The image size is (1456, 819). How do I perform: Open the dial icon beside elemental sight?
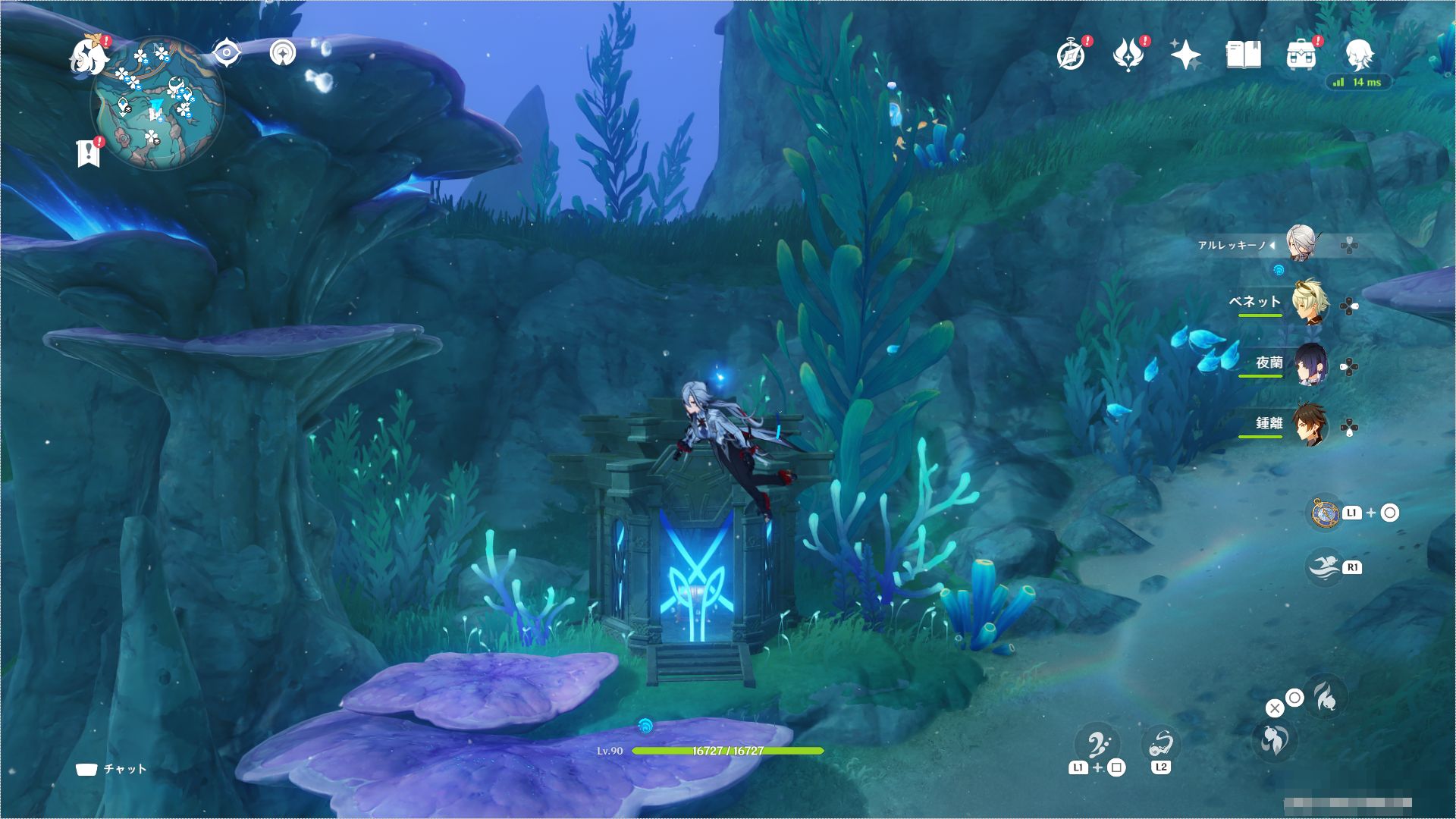pos(284,52)
